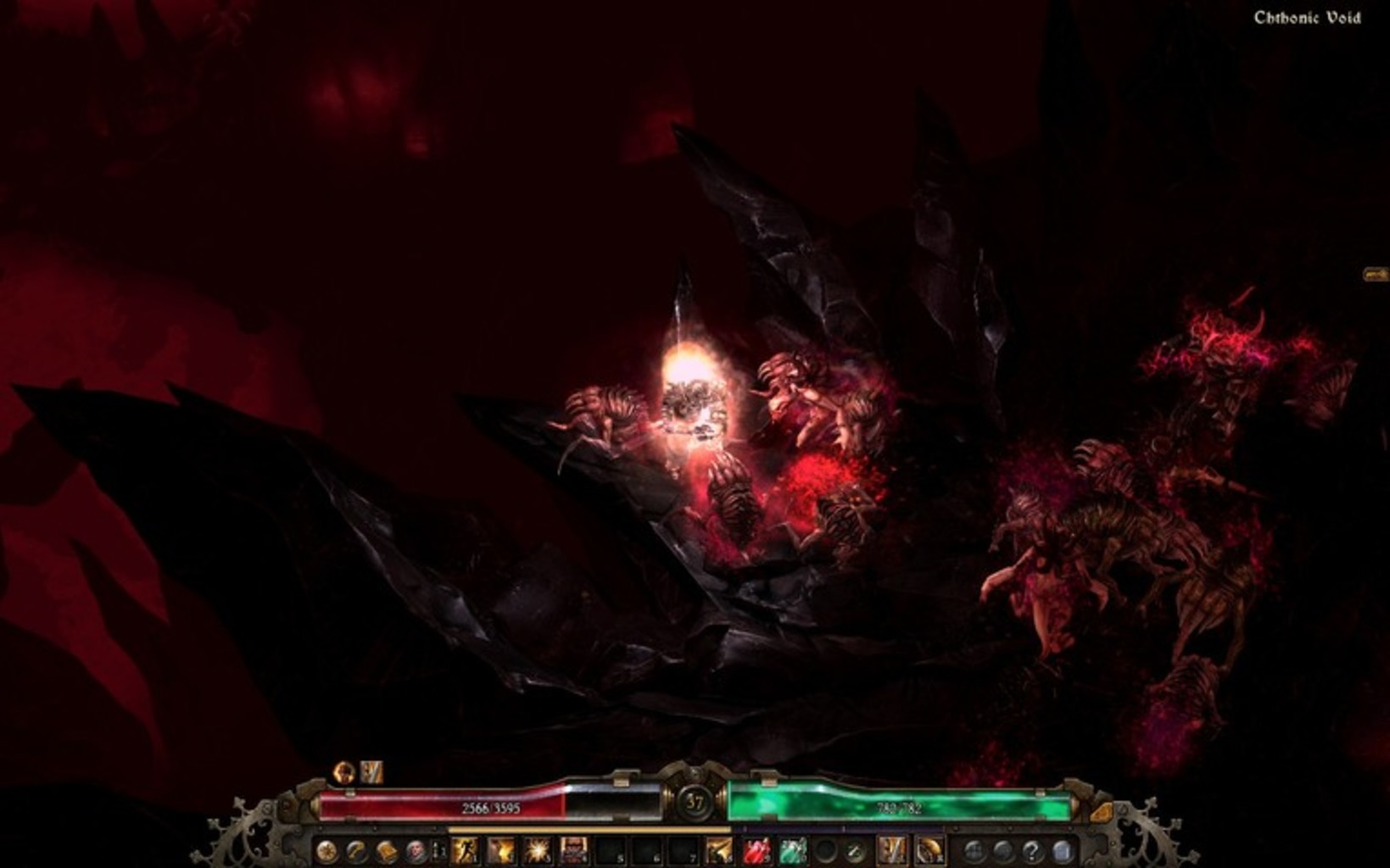Use the running figure skill
Viewport: 1390px width, 868px height.
click(465, 850)
